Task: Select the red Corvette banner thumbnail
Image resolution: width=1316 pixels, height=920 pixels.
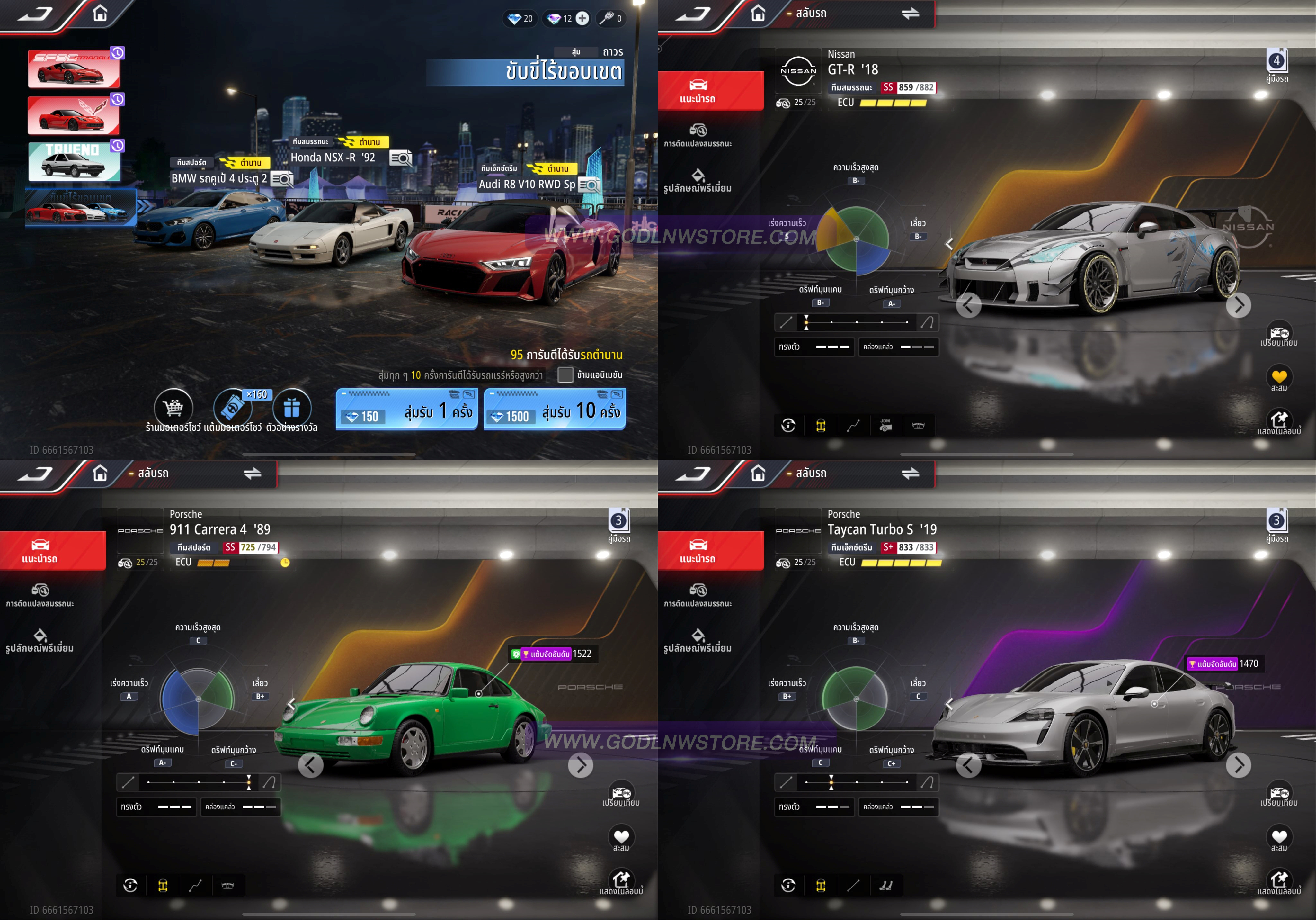Action: pyautogui.click(x=74, y=115)
